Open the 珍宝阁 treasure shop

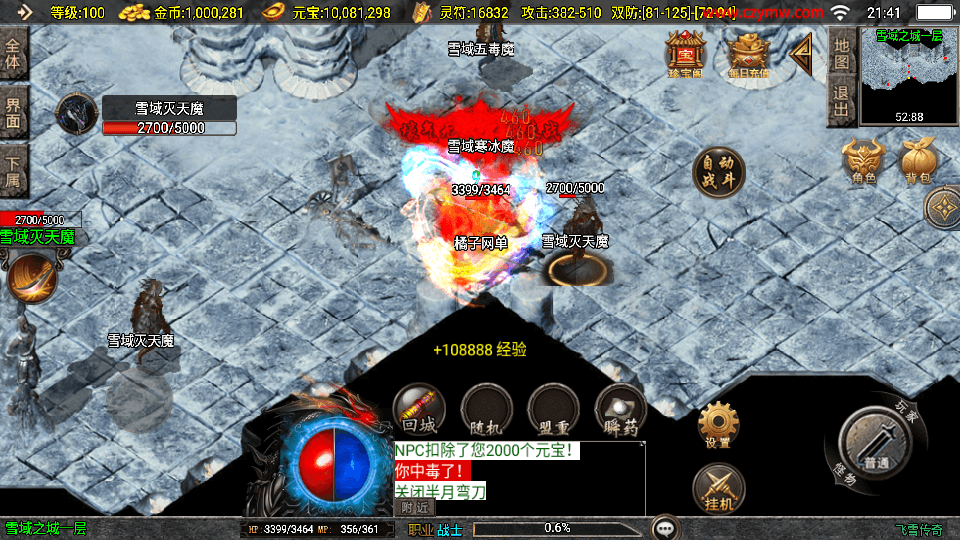[686, 54]
